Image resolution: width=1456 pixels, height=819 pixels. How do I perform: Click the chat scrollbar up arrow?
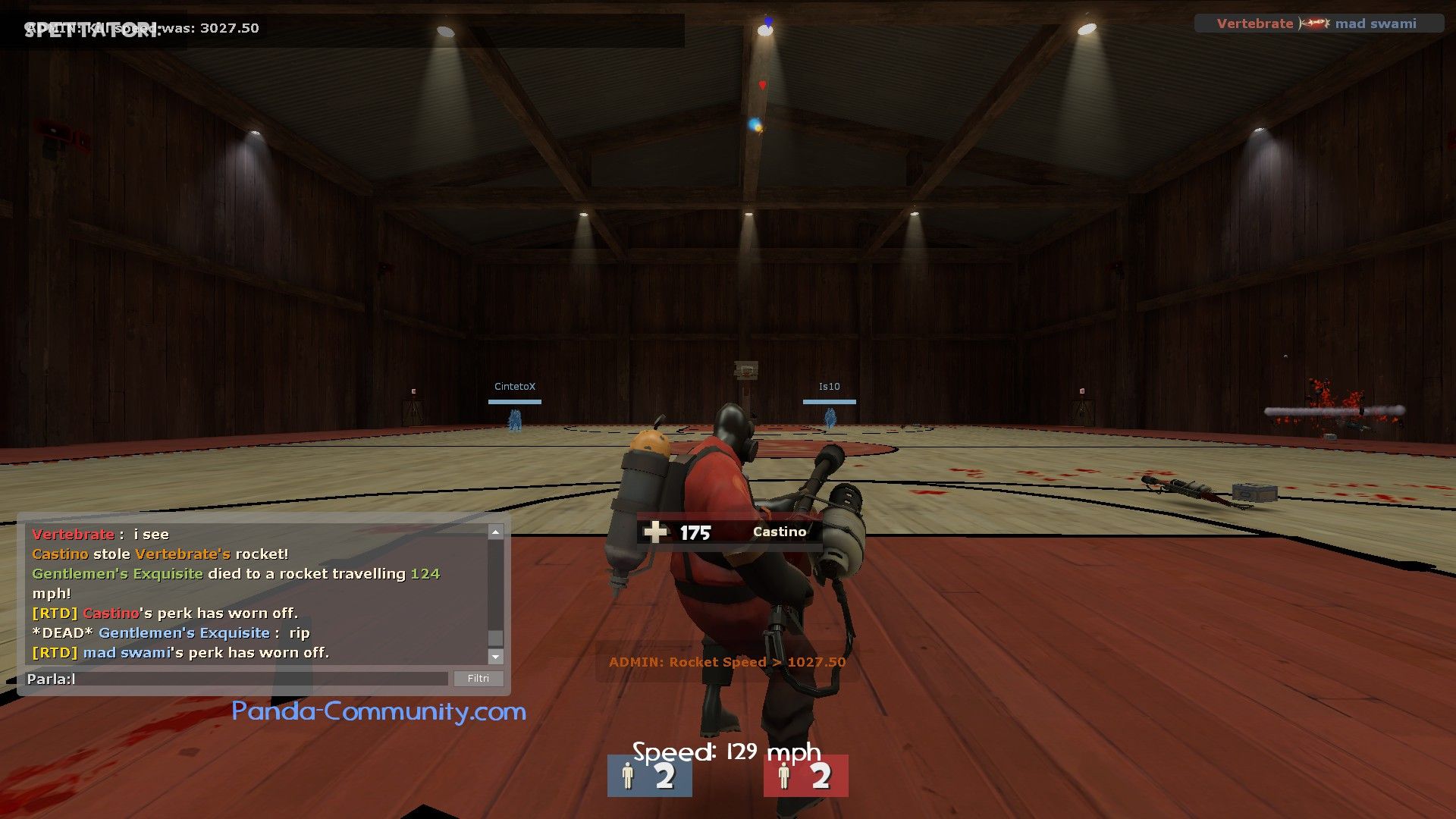point(495,532)
